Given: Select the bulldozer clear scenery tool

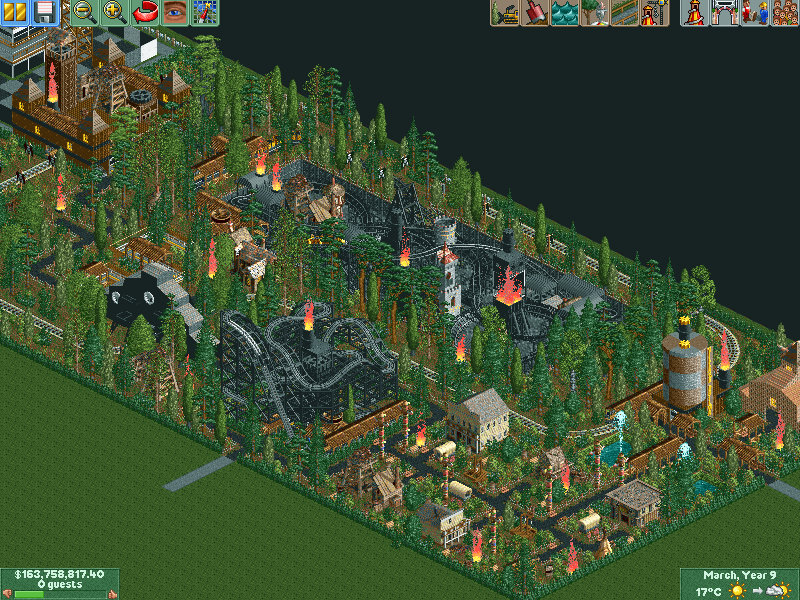Looking at the screenshot, I should click(x=505, y=13).
